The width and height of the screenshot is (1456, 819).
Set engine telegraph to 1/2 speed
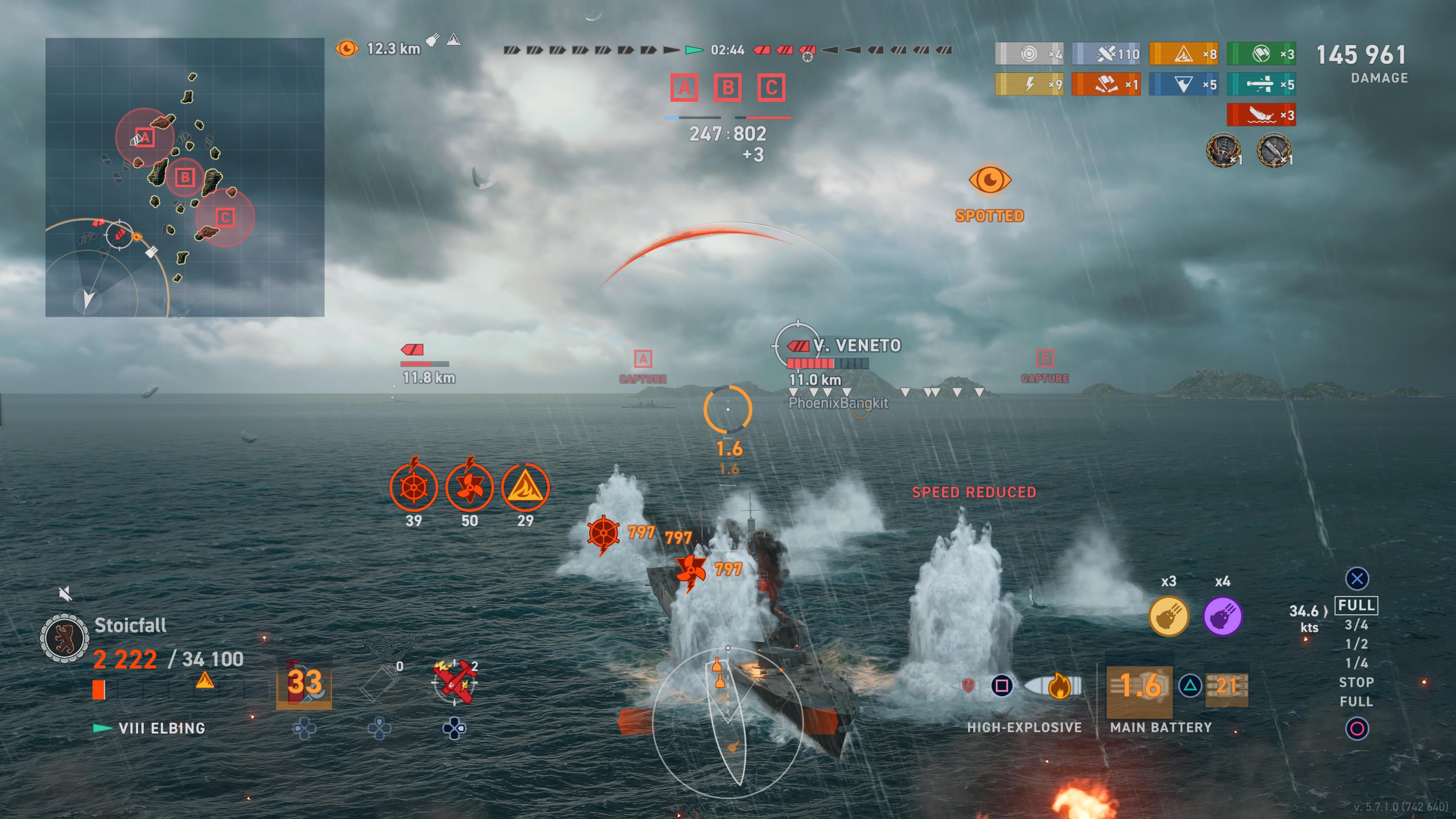click(x=1356, y=644)
